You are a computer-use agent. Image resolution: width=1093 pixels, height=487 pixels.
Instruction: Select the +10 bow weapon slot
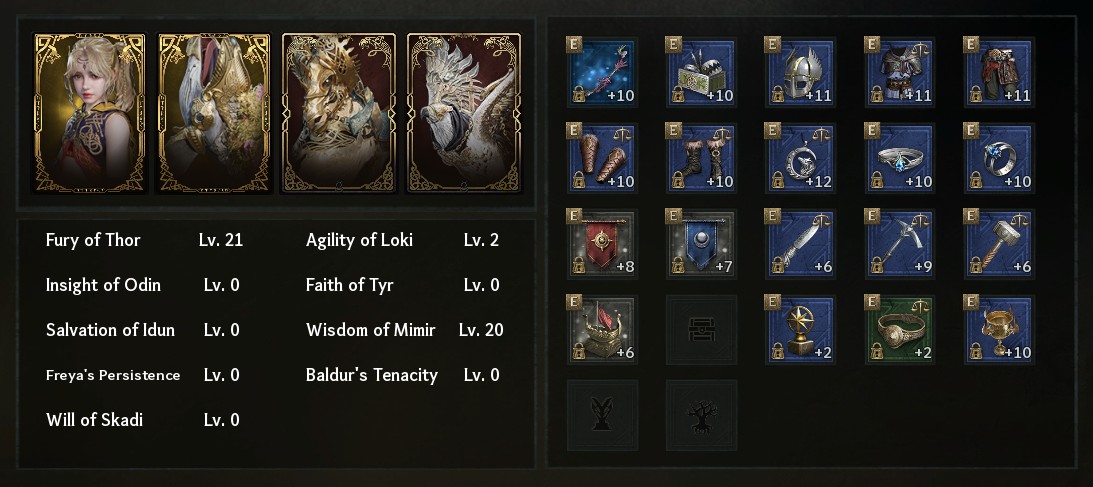603,73
